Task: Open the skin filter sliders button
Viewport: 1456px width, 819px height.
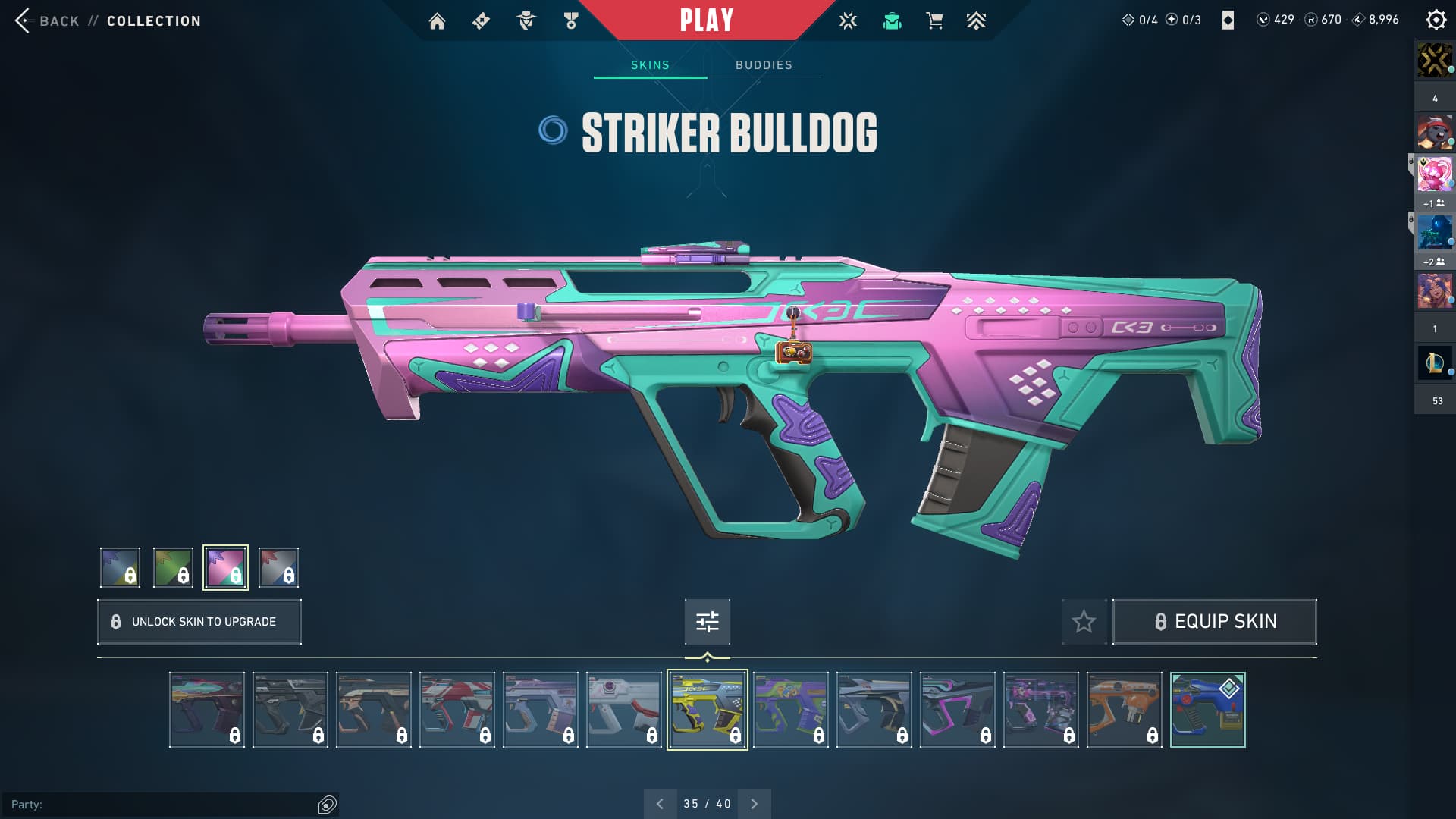Action: coord(707,622)
